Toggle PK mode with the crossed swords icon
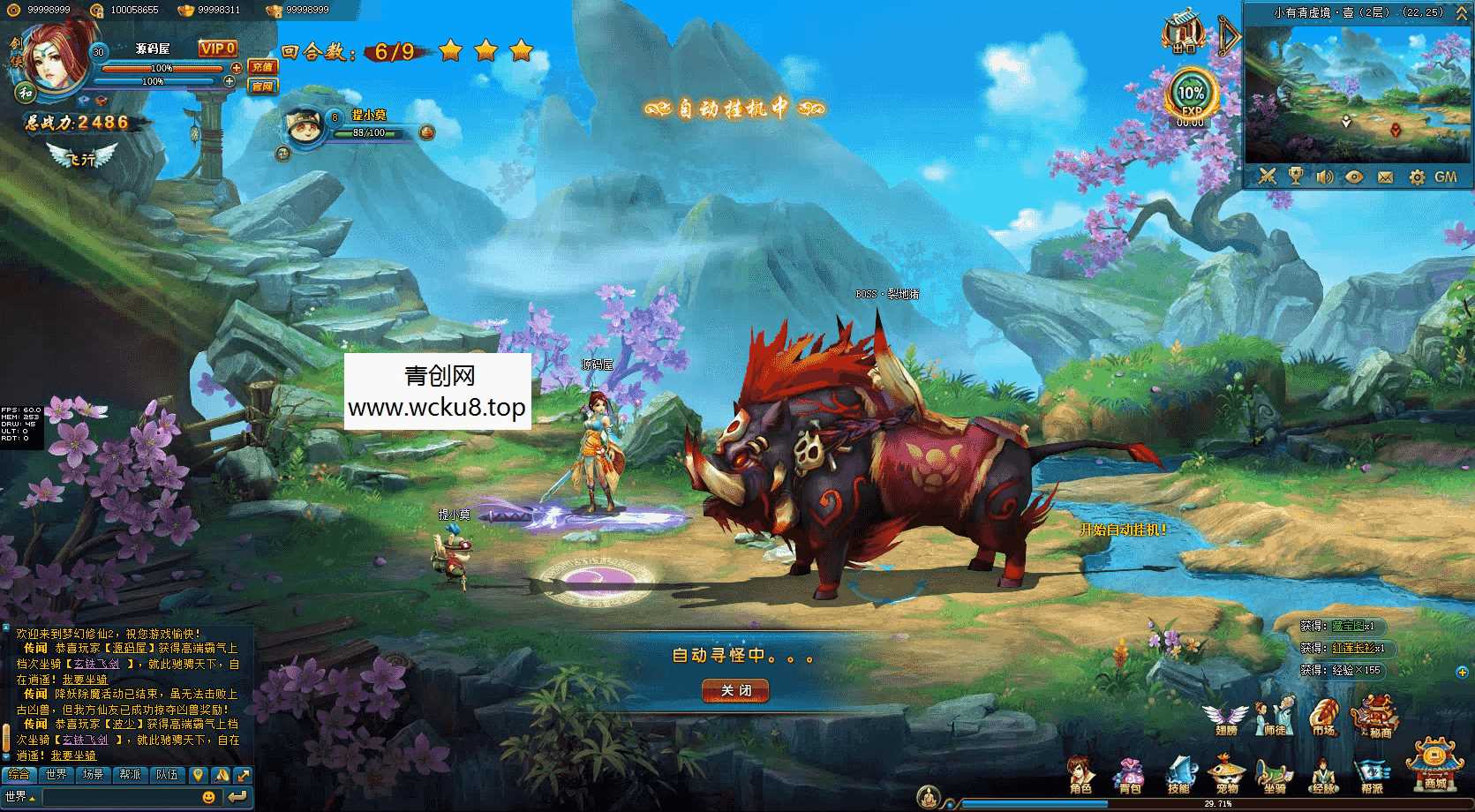This screenshot has height=812, width=1475. (1267, 176)
